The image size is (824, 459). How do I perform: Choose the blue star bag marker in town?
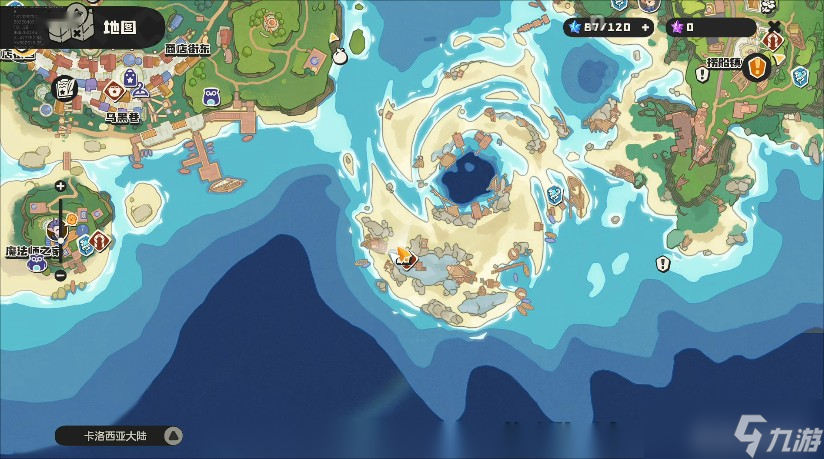(131, 77)
